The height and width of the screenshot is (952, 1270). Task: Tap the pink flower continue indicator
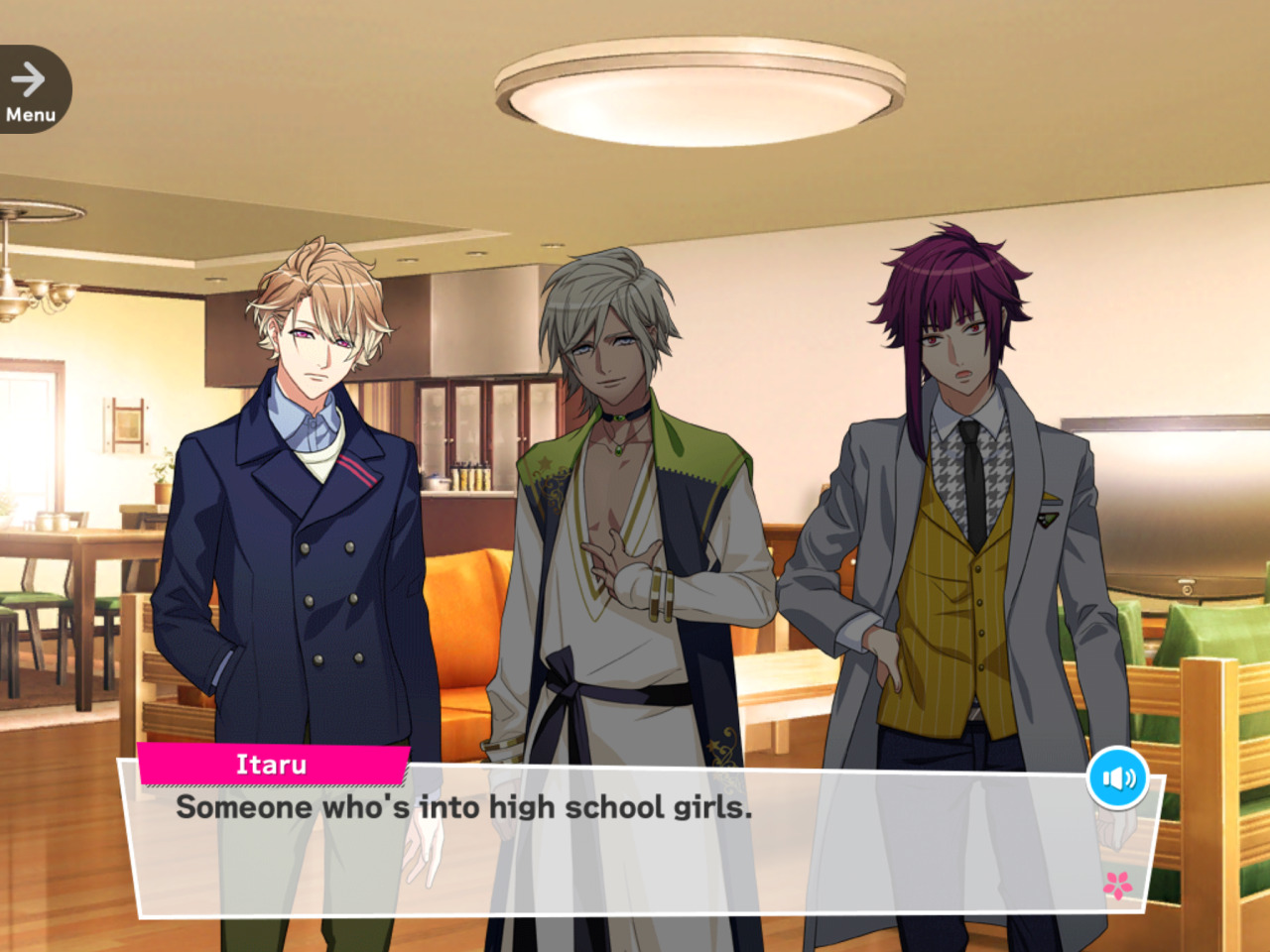1118,884
